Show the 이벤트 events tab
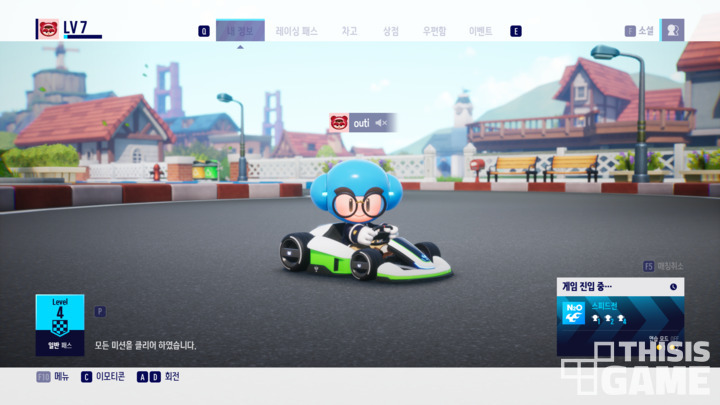 [x=481, y=31]
